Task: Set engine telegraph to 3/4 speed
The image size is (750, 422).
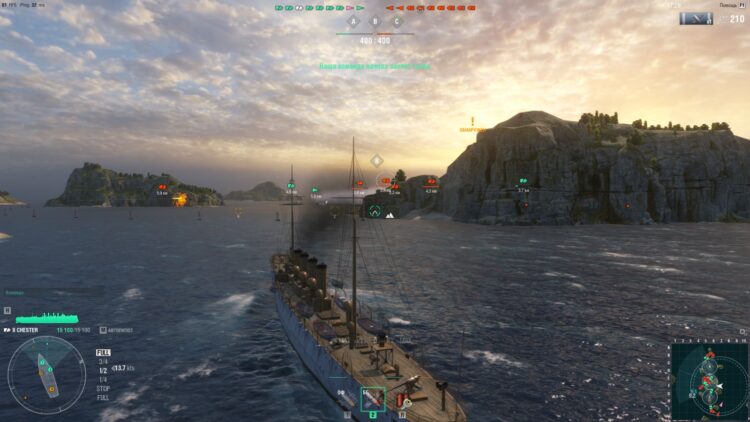Action: 102,361
